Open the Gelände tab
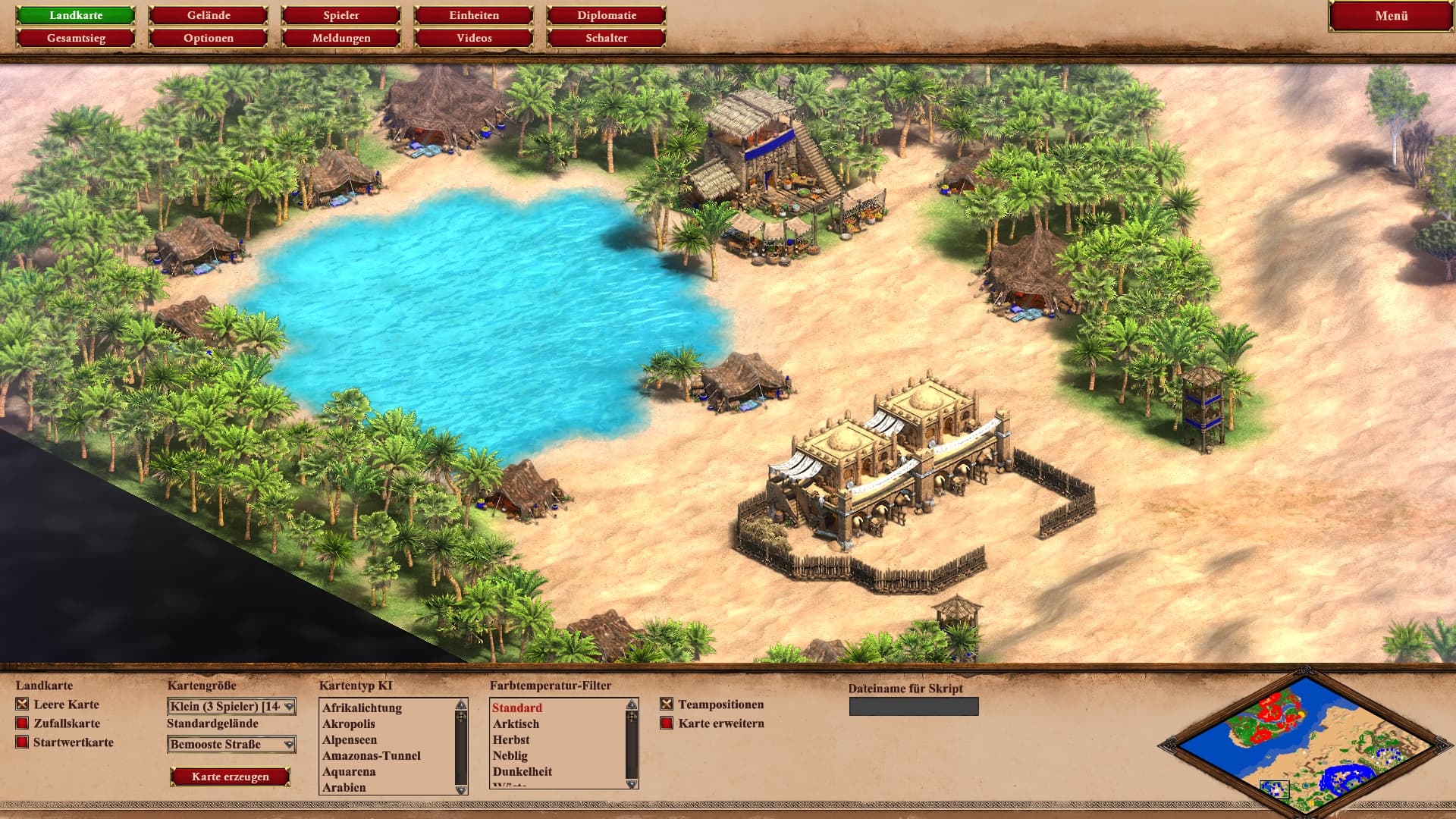Viewport: 1456px width, 819px height. (209, 15)
